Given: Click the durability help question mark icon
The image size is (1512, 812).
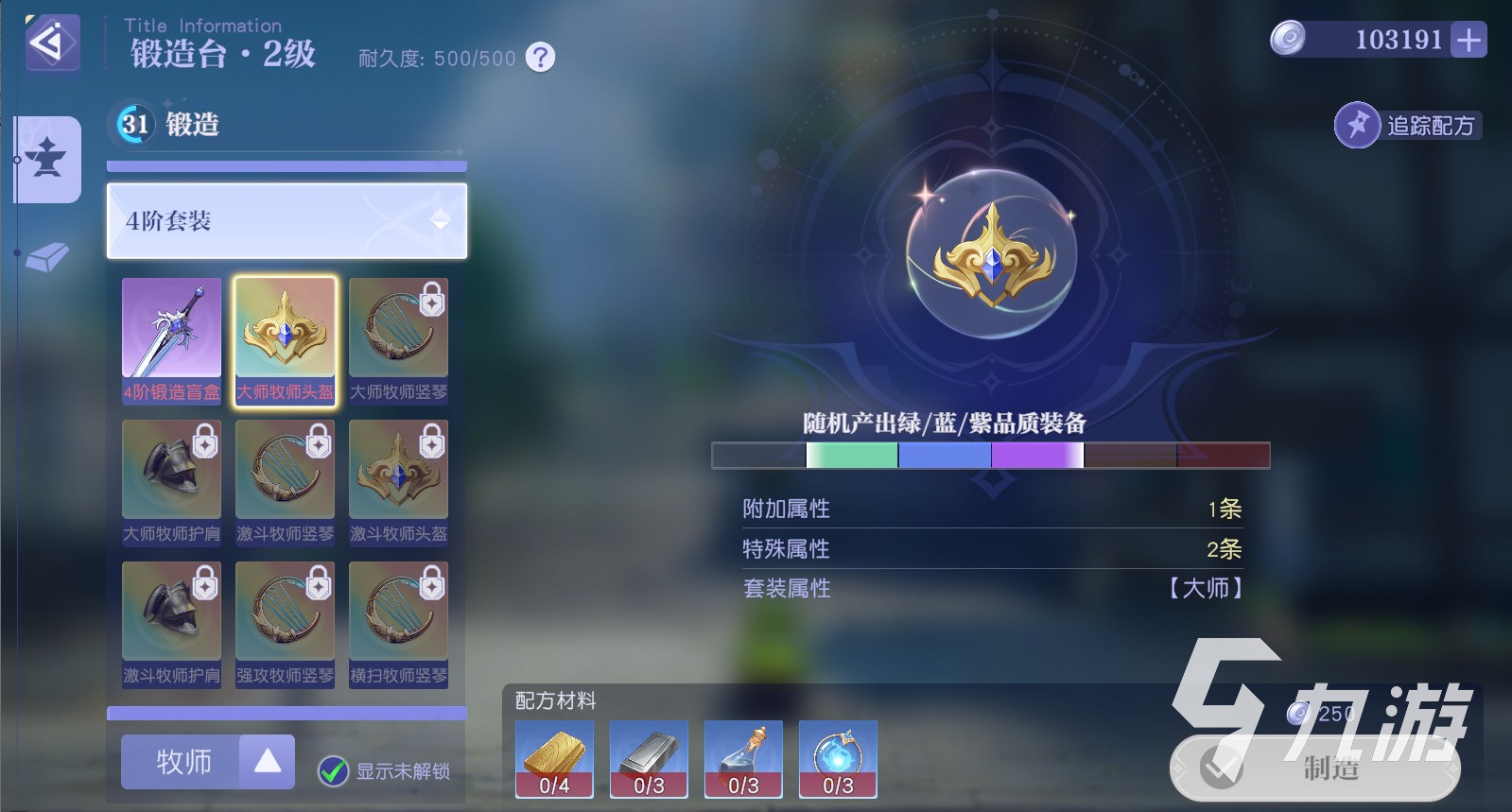Looking at the screenshot, I should pos(537,58).
